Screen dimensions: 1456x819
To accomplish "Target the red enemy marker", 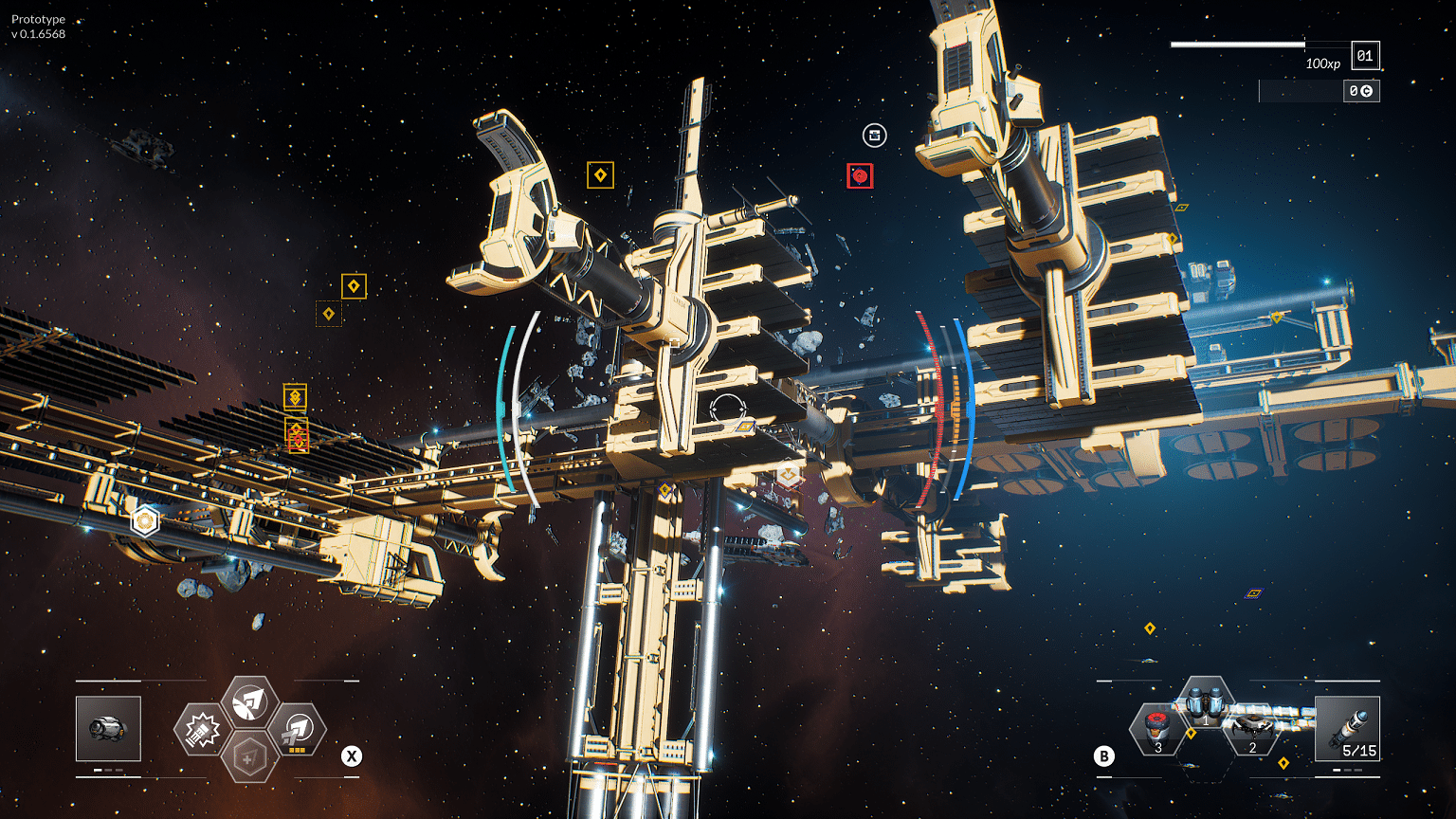I will click(x=860, y=175).
